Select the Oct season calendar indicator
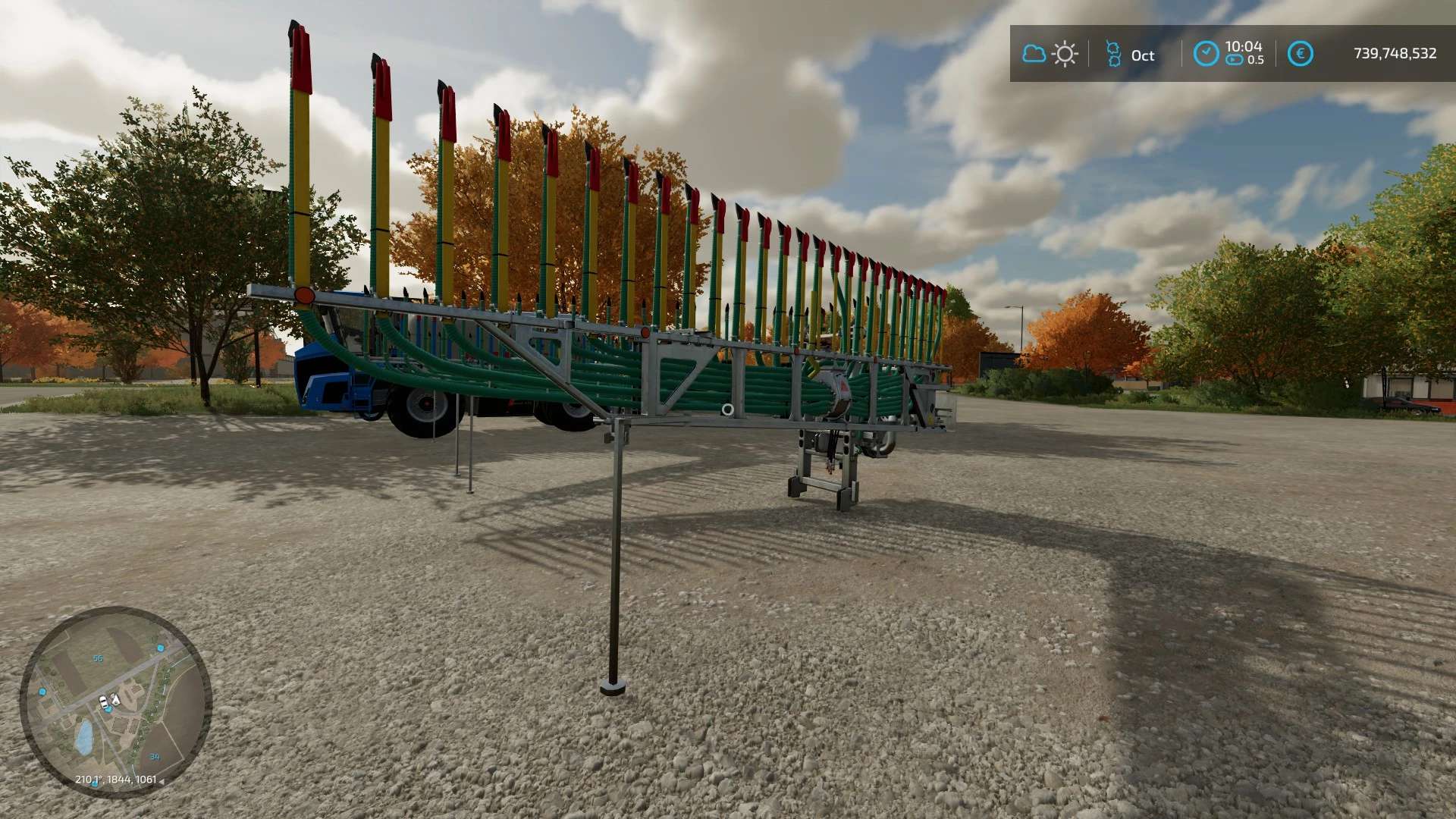The height and width of the screenshot is (819, 1456). (x=1130, y=55)
